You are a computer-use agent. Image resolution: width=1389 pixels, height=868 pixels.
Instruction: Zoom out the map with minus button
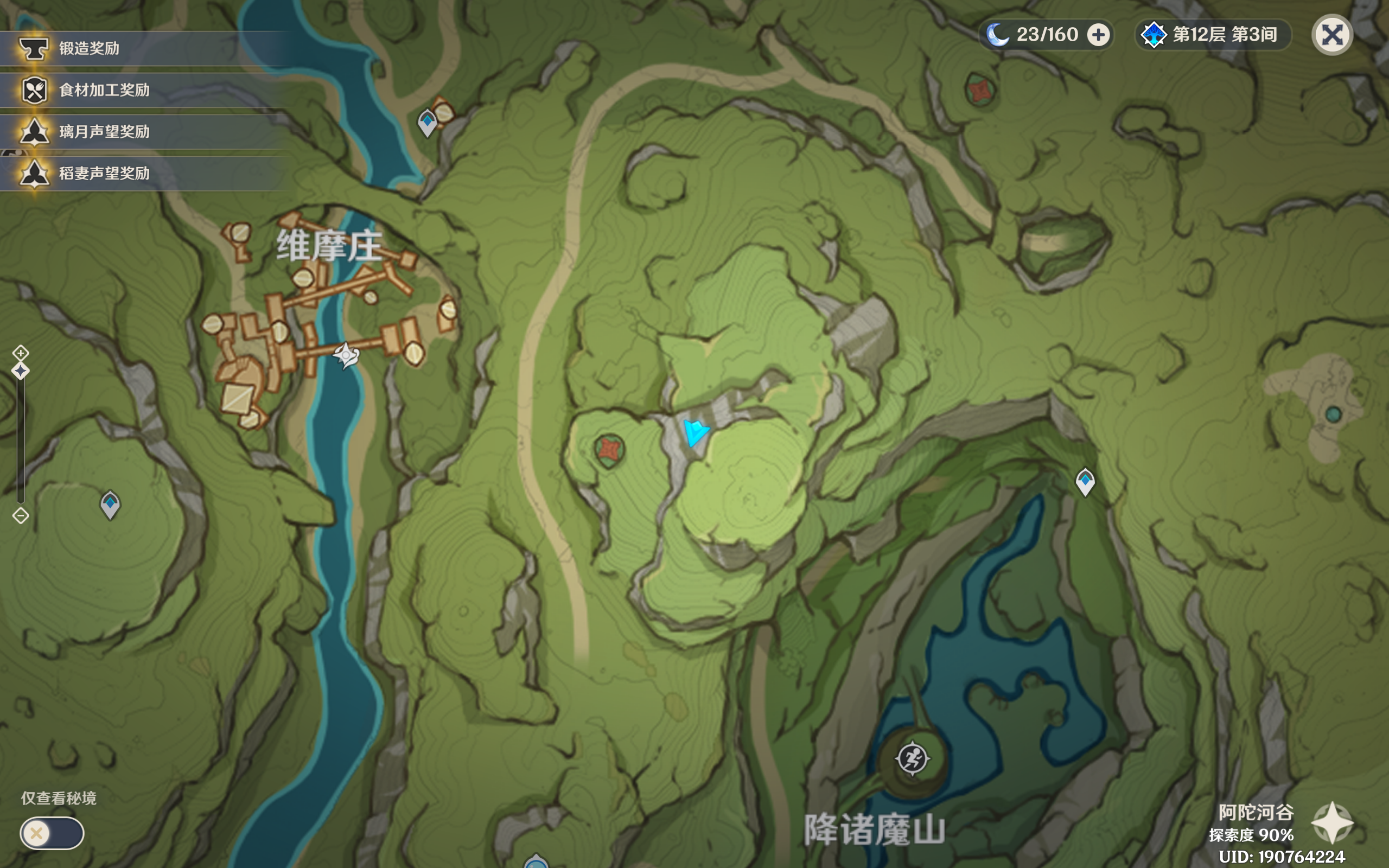tap(21, 515)
